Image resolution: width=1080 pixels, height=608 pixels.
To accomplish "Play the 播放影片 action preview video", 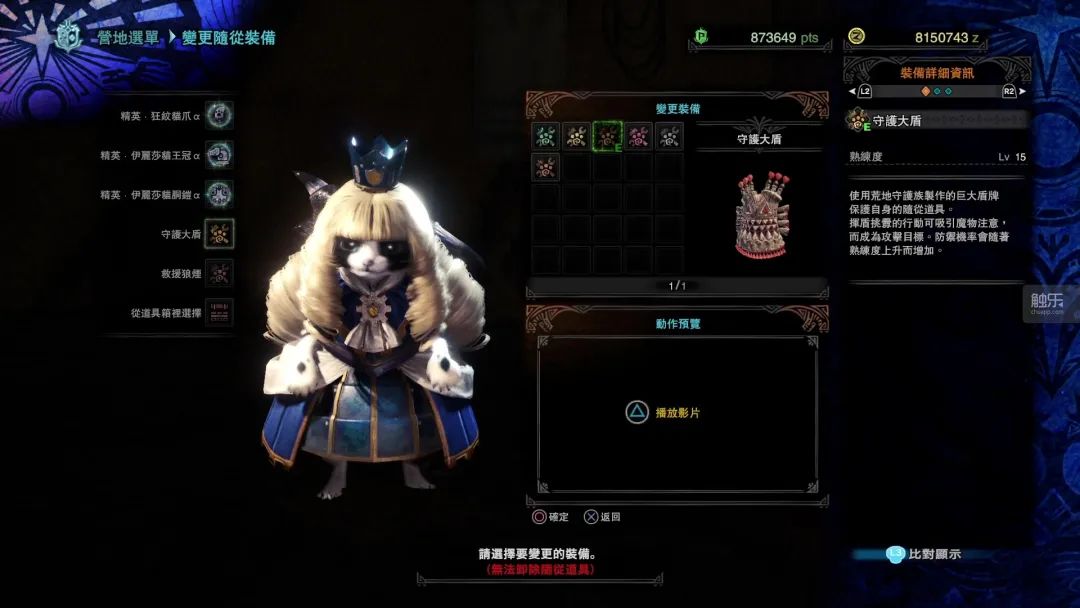I will [663, 412].
